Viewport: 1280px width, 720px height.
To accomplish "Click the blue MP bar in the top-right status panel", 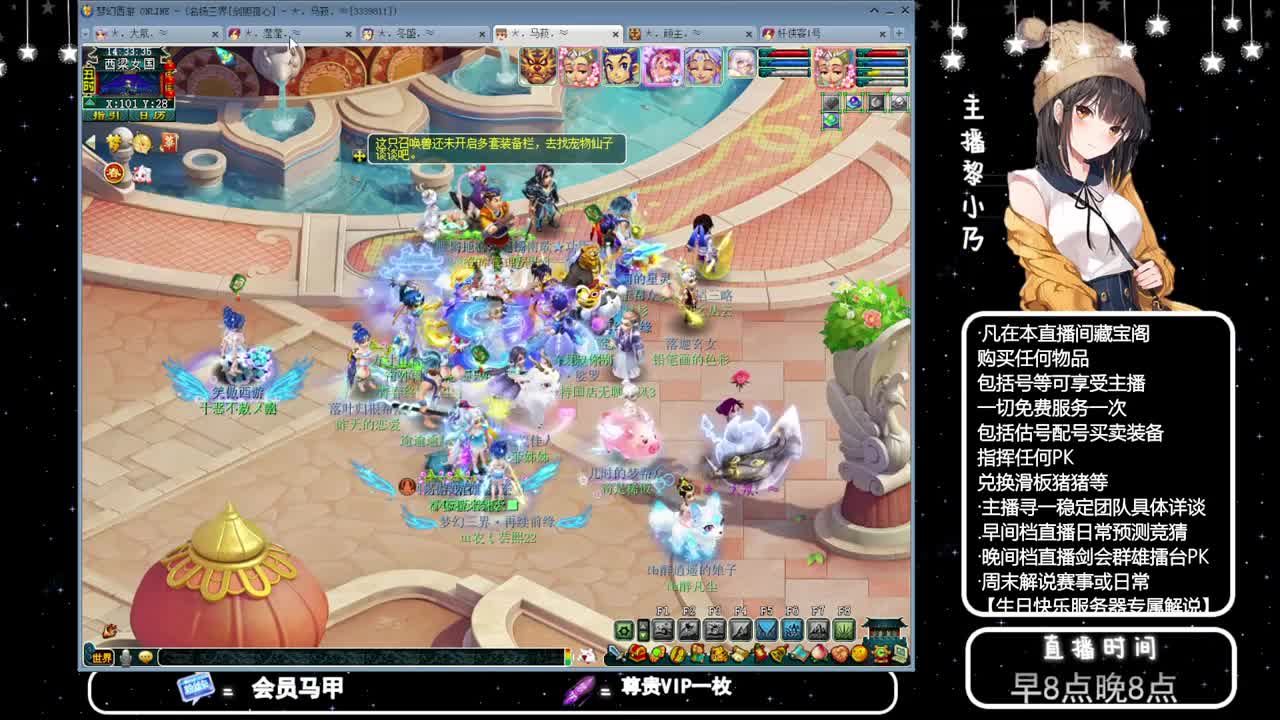I will [x=881, y=63].
